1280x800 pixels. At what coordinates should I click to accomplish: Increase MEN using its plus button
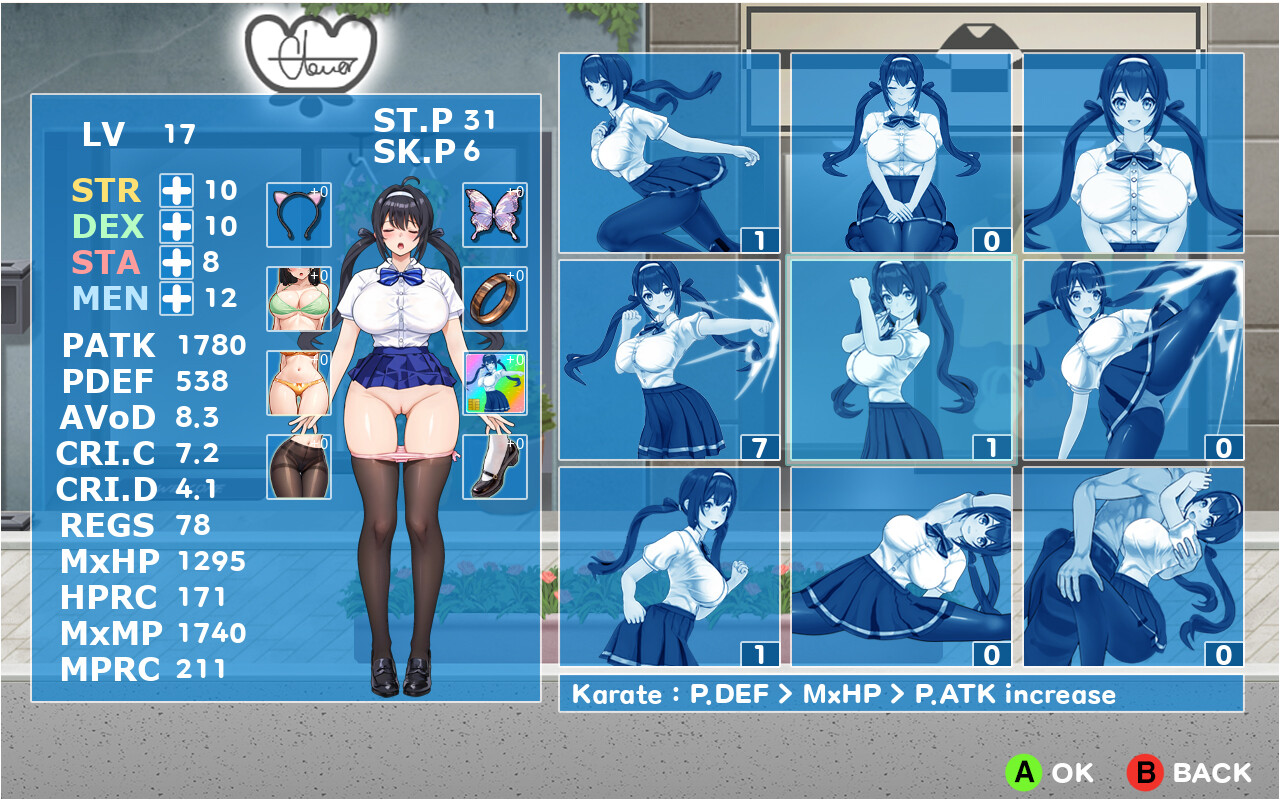(176, 299)
